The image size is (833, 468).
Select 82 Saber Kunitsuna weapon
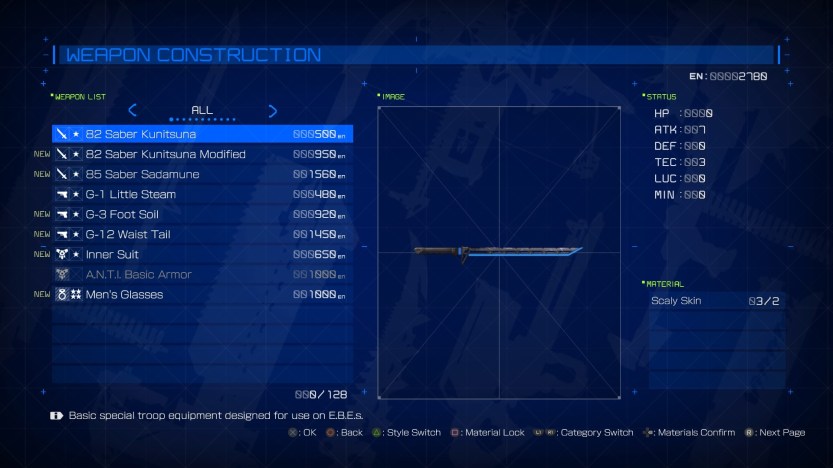coord(202,134)
